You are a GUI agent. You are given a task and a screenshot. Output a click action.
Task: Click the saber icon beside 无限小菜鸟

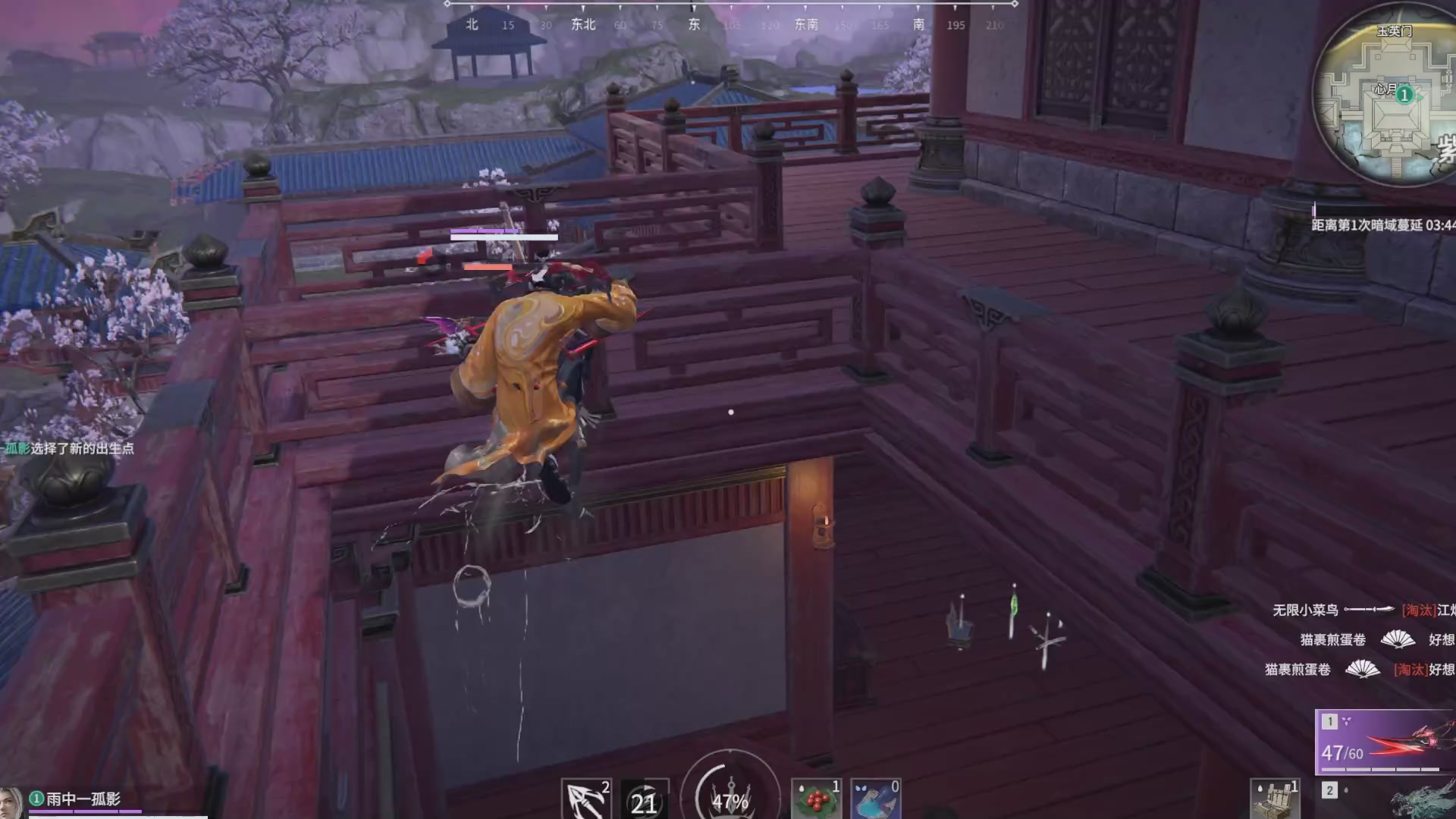coord(1369,610)
